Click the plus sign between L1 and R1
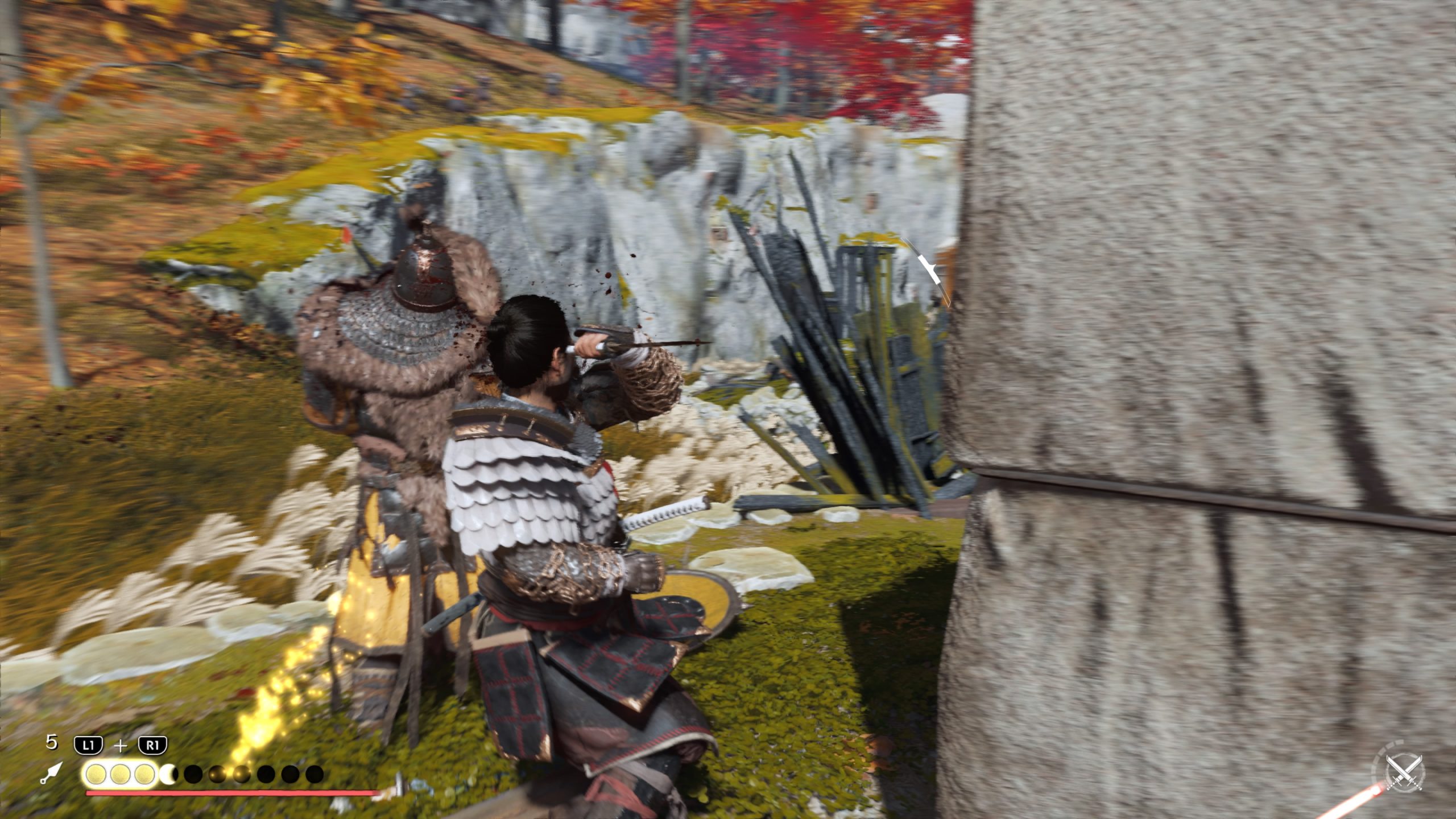Image resolution: width=1456 pixels, height=819 pixels. (120, 745)
